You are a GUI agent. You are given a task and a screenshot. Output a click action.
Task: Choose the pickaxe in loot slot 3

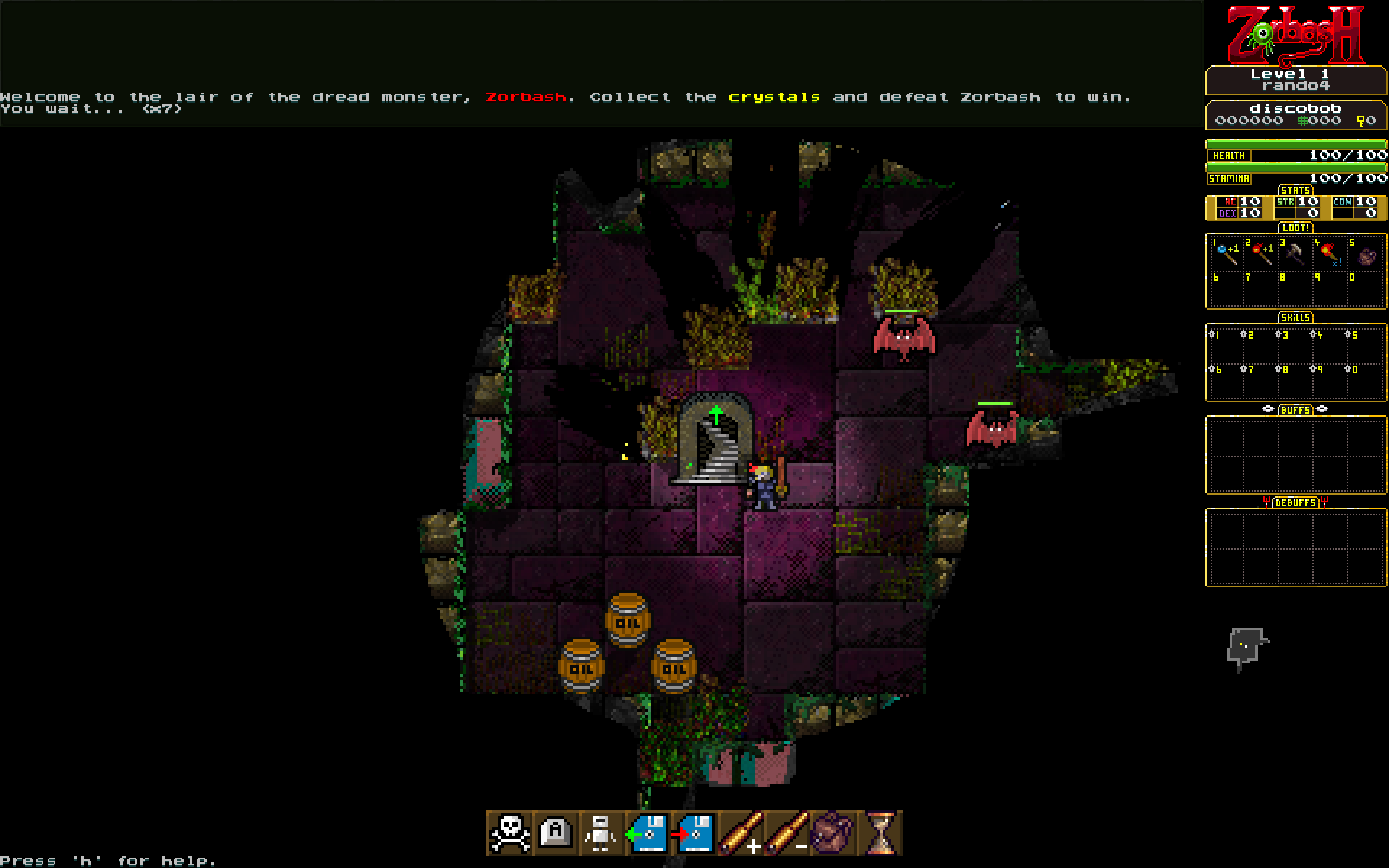tap(1295, 255)
